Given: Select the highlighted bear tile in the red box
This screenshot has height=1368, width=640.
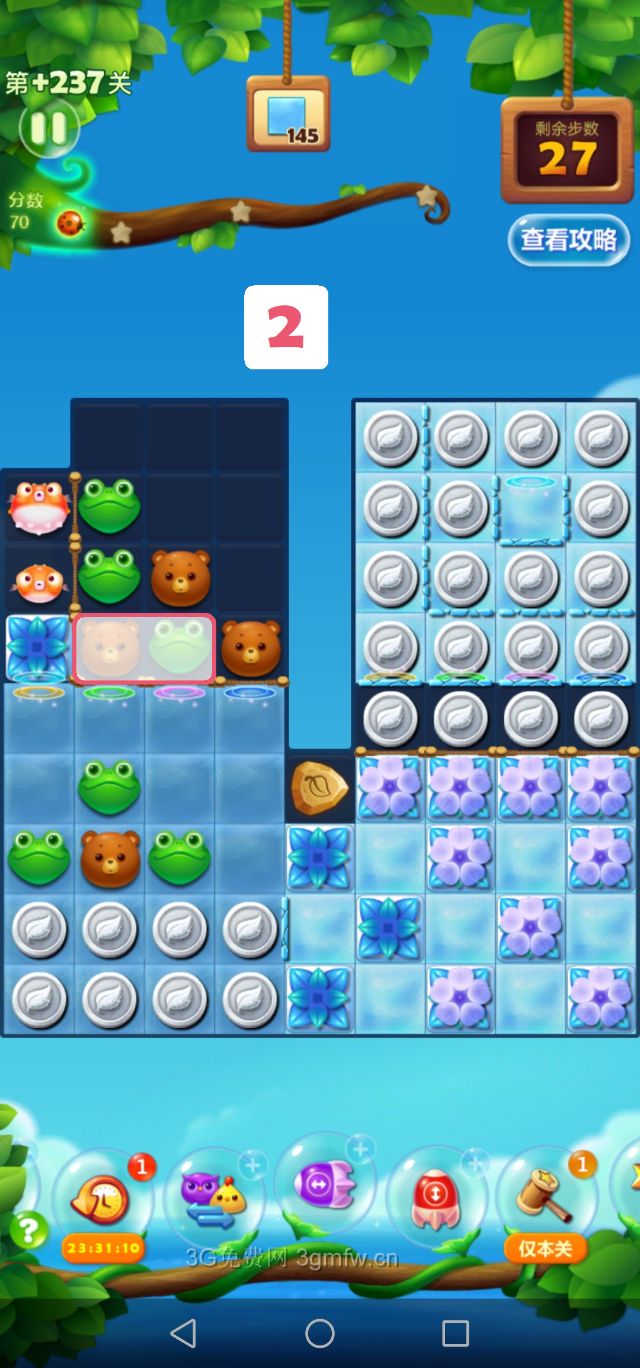Looking at the screenshot, I should tap(109, 648).
